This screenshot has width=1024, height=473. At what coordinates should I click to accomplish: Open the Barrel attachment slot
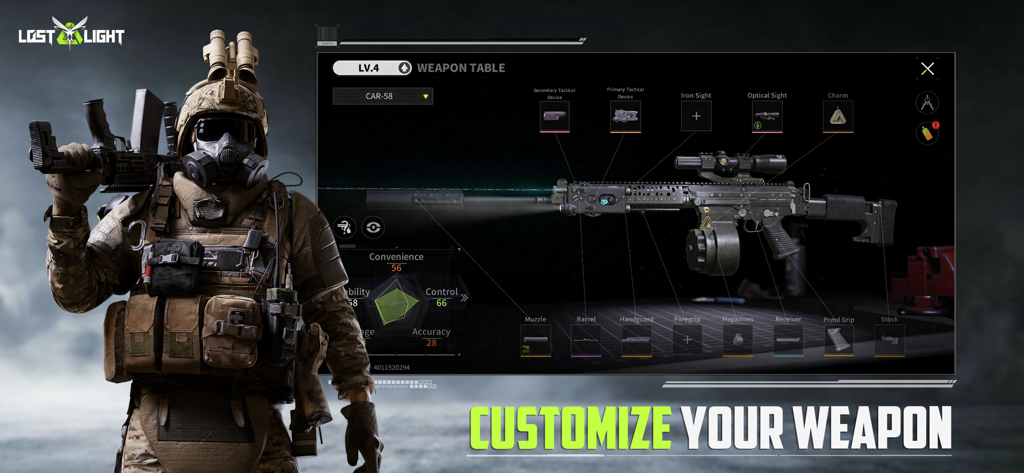(586, 340)
